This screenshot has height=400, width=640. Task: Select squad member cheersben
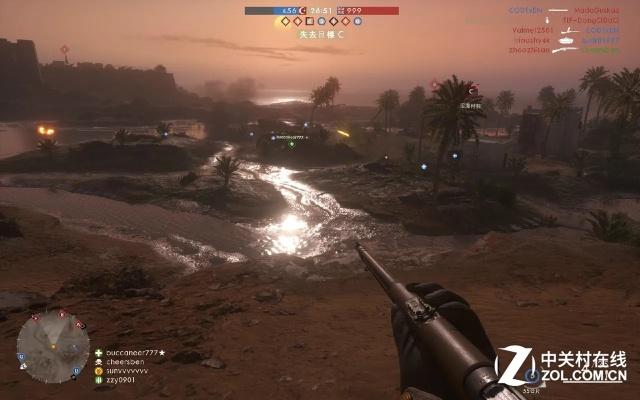point(127,362)
